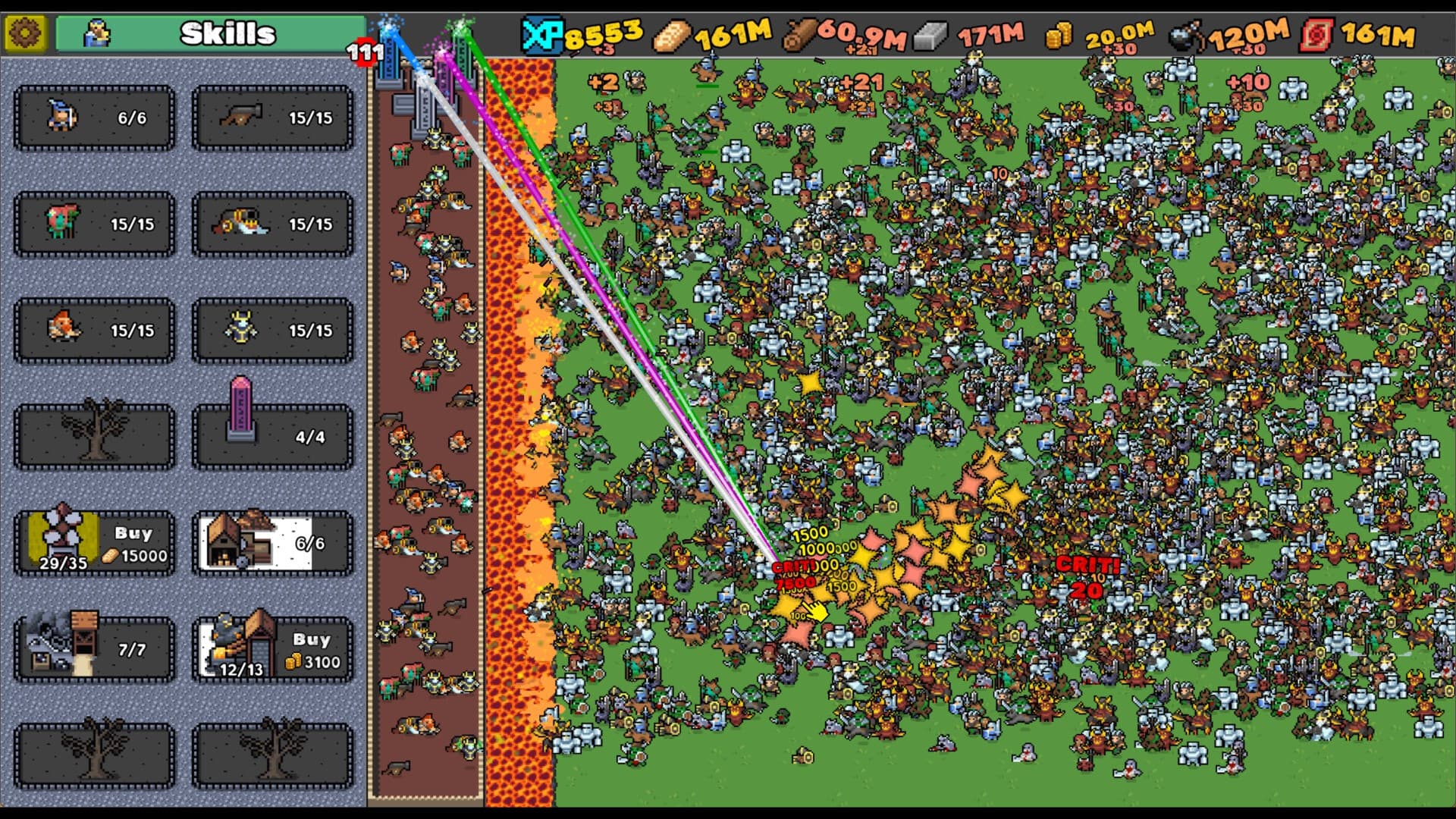Select the blue wizard skill slot showing 6/6
This screenshot has width=1456, height=819.
[x=93, y=118]
